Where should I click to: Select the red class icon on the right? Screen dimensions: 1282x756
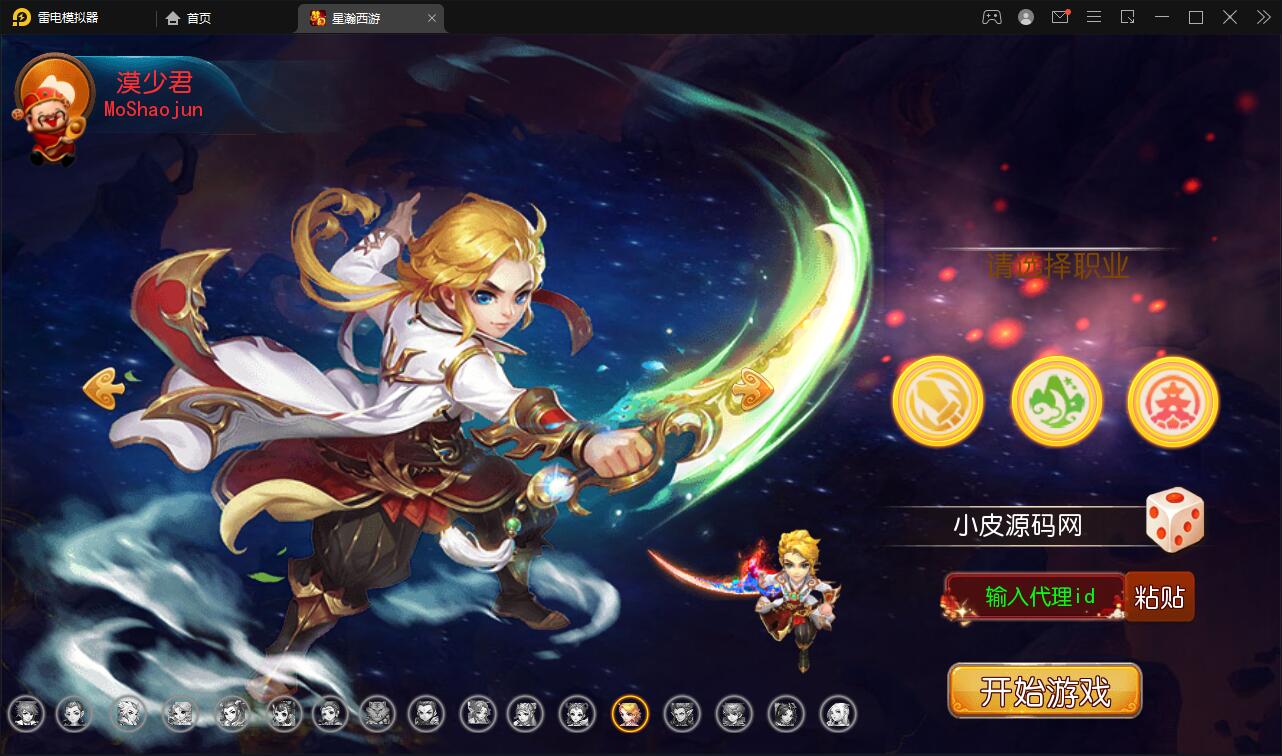click(x=1172, y=400)
